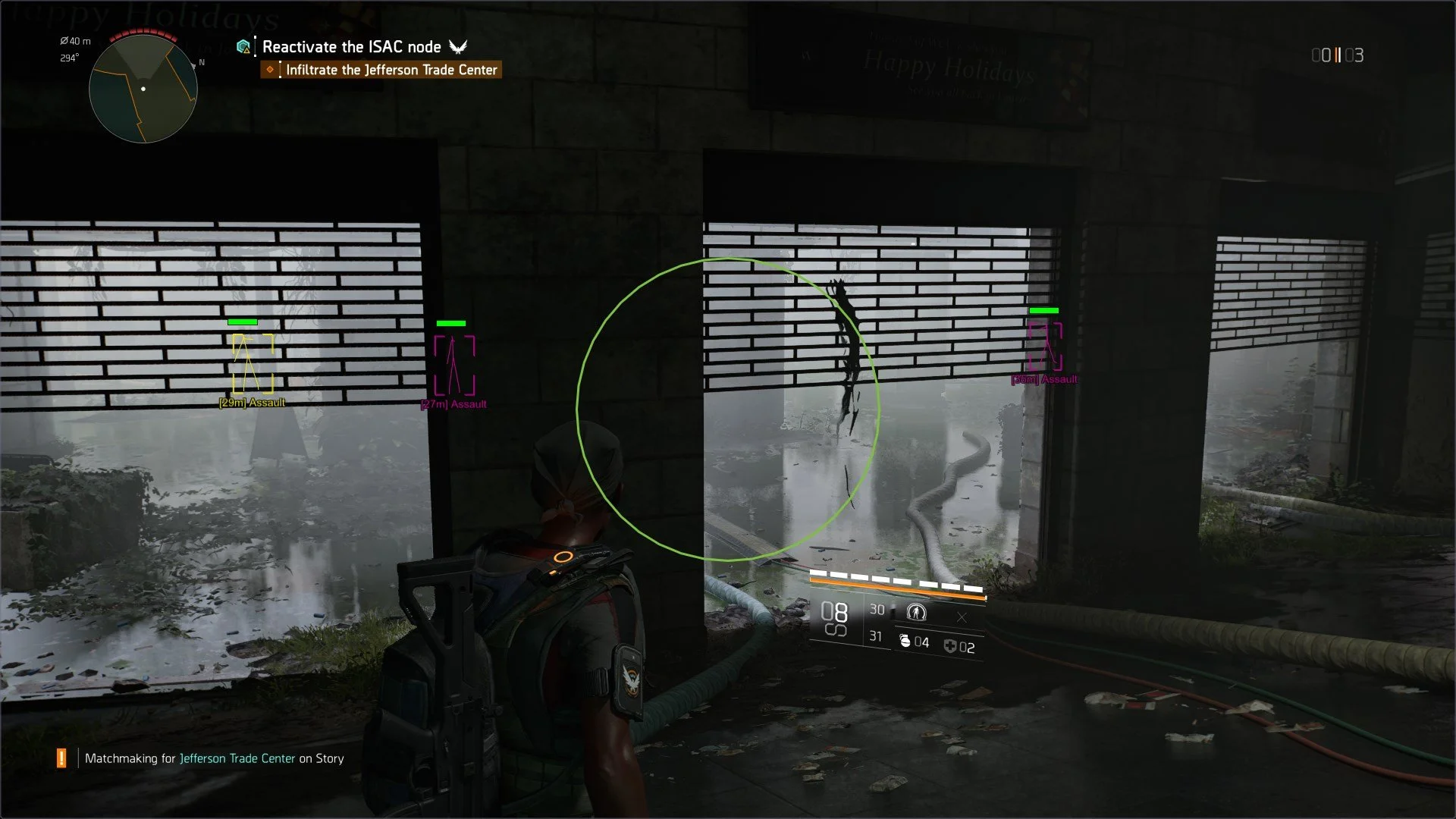Click the Infiltrate the Jefferson Trade Center objective
Viewport: 1456px width, 819px height.
(x=391, y=70)
